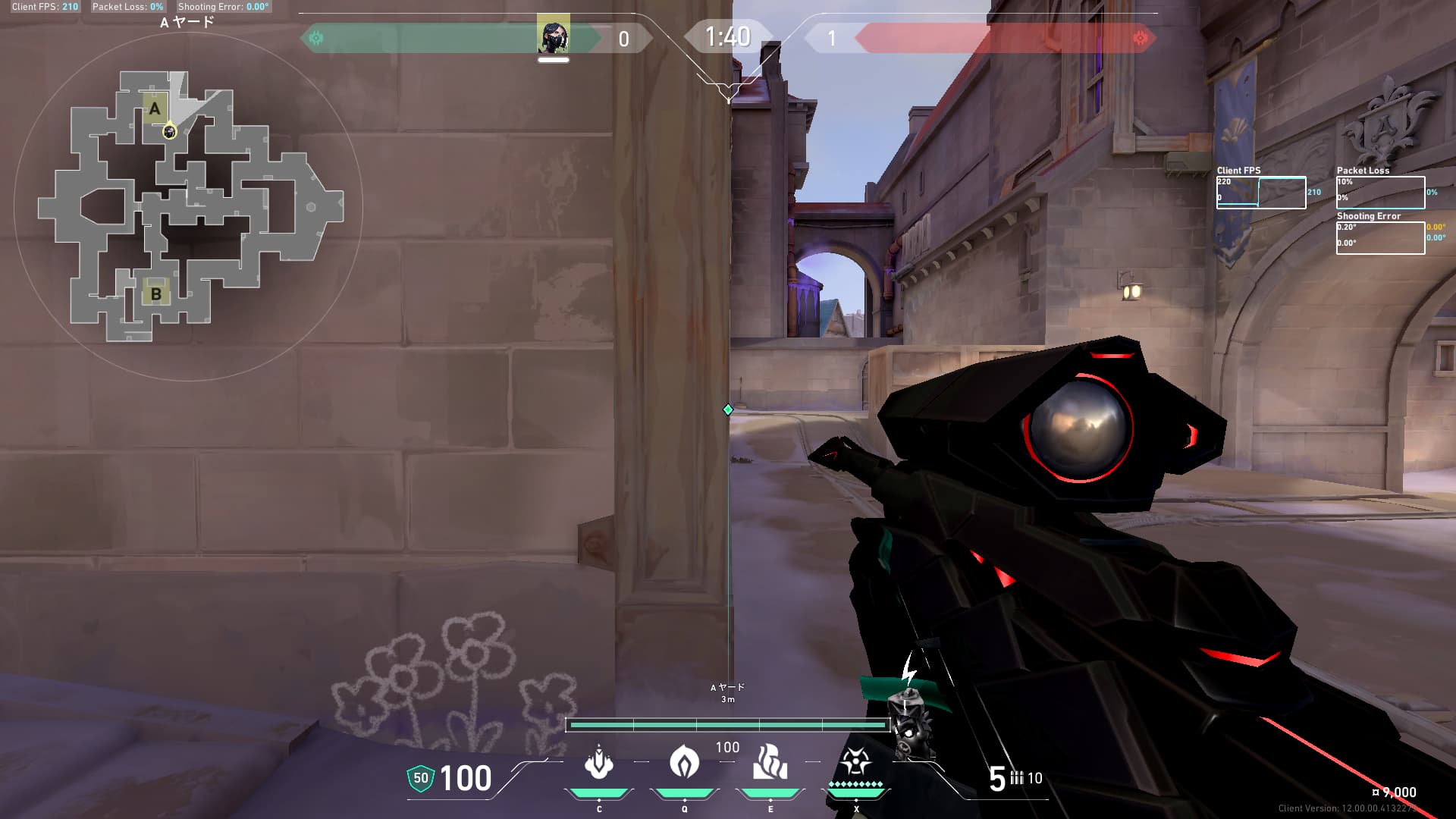Click the Shooting Error graph panel
Image resolution: width=1456 pixels, height=819 pixels.
1380,237
